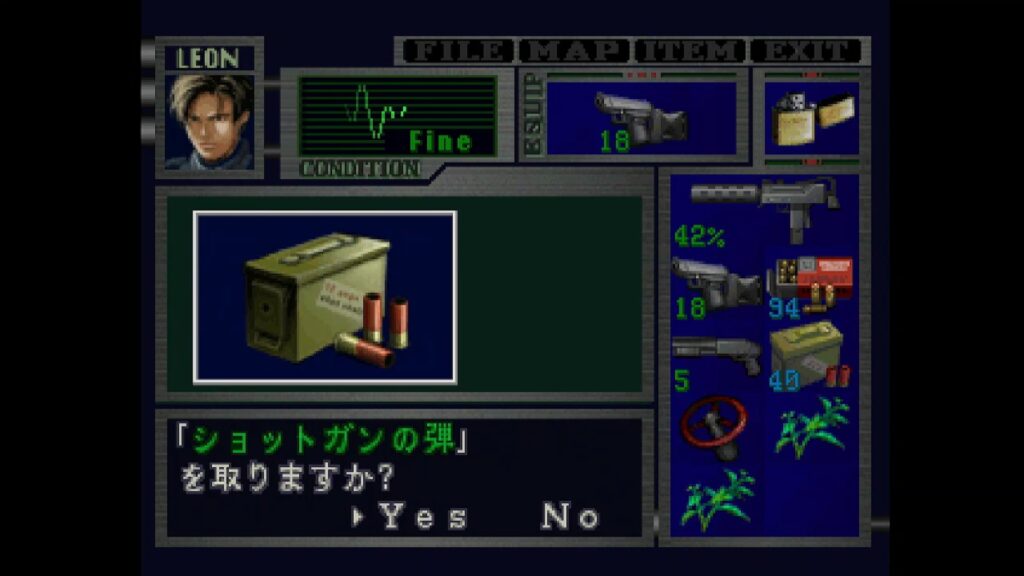1024x576 pixels.
Task: Switch to the ITEM menu
Action: (690, 51)
